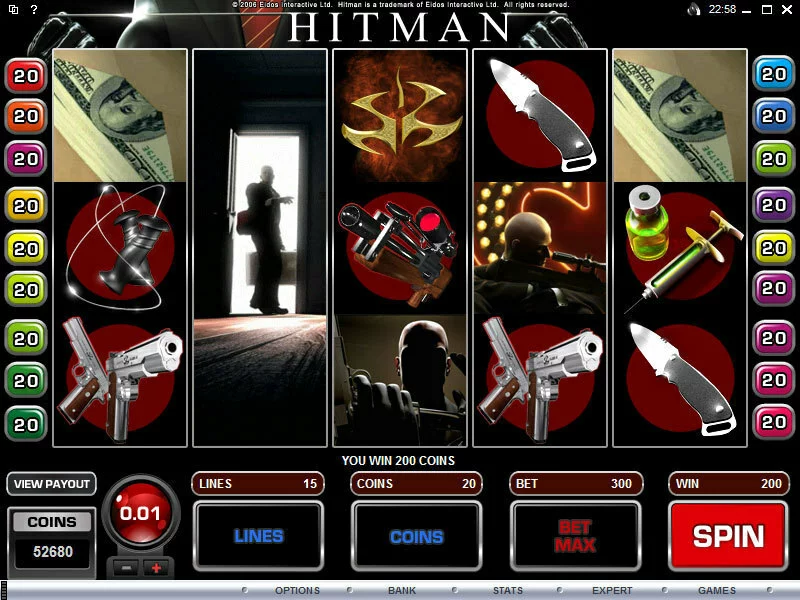Select the blue COINS bet button
The image size is (800, 600).
416,536
